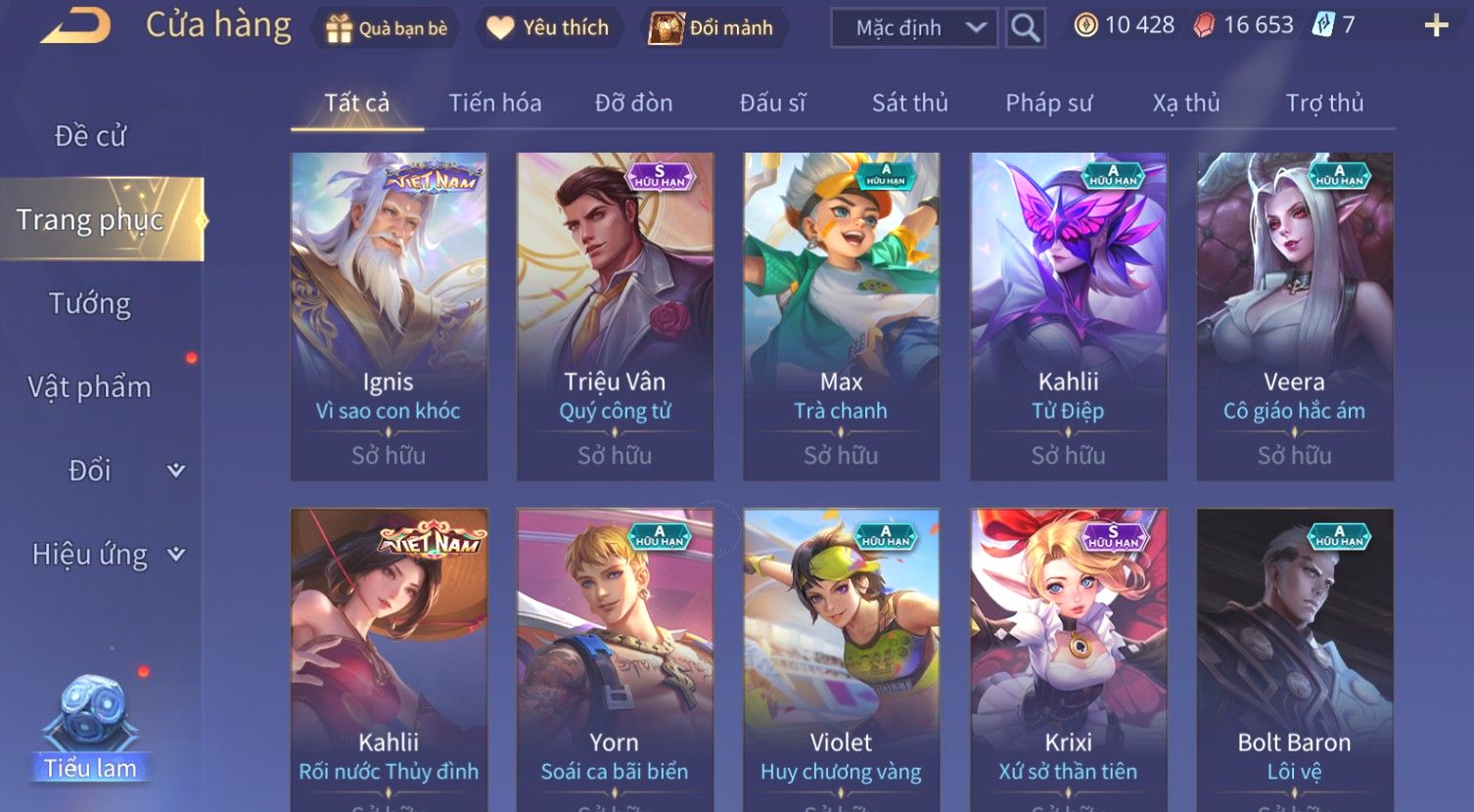Open the Đề cử sidebar section

pyautogui.click(x=90, y=136)
